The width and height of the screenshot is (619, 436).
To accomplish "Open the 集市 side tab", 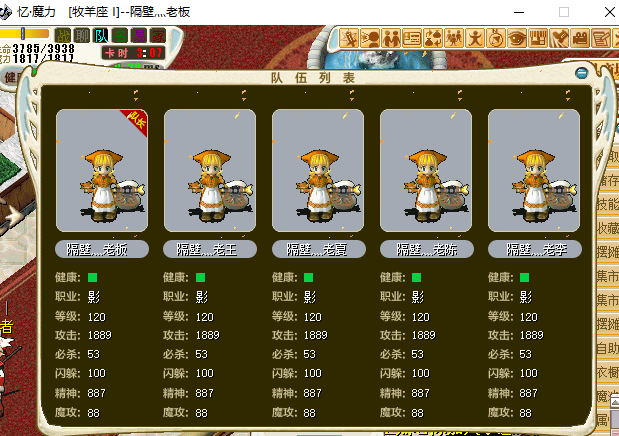I will click(x=607, y=276).
